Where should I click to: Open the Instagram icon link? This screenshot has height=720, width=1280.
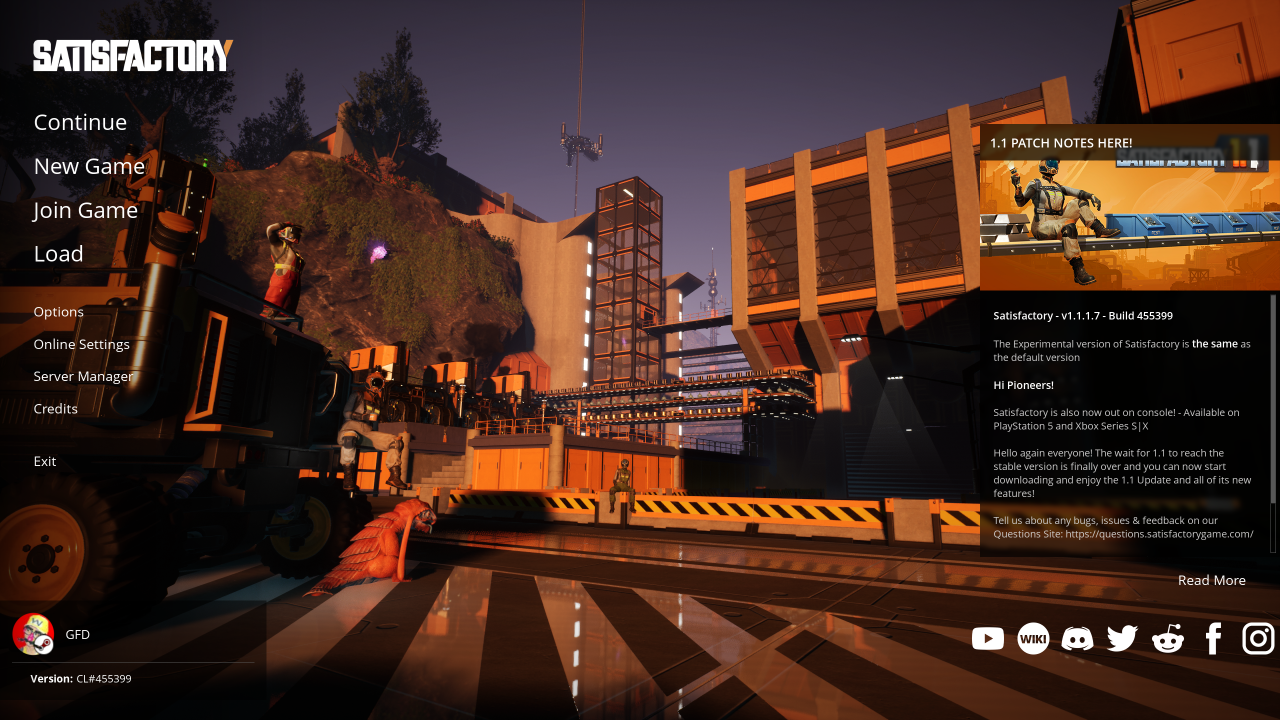point(1258,638)
